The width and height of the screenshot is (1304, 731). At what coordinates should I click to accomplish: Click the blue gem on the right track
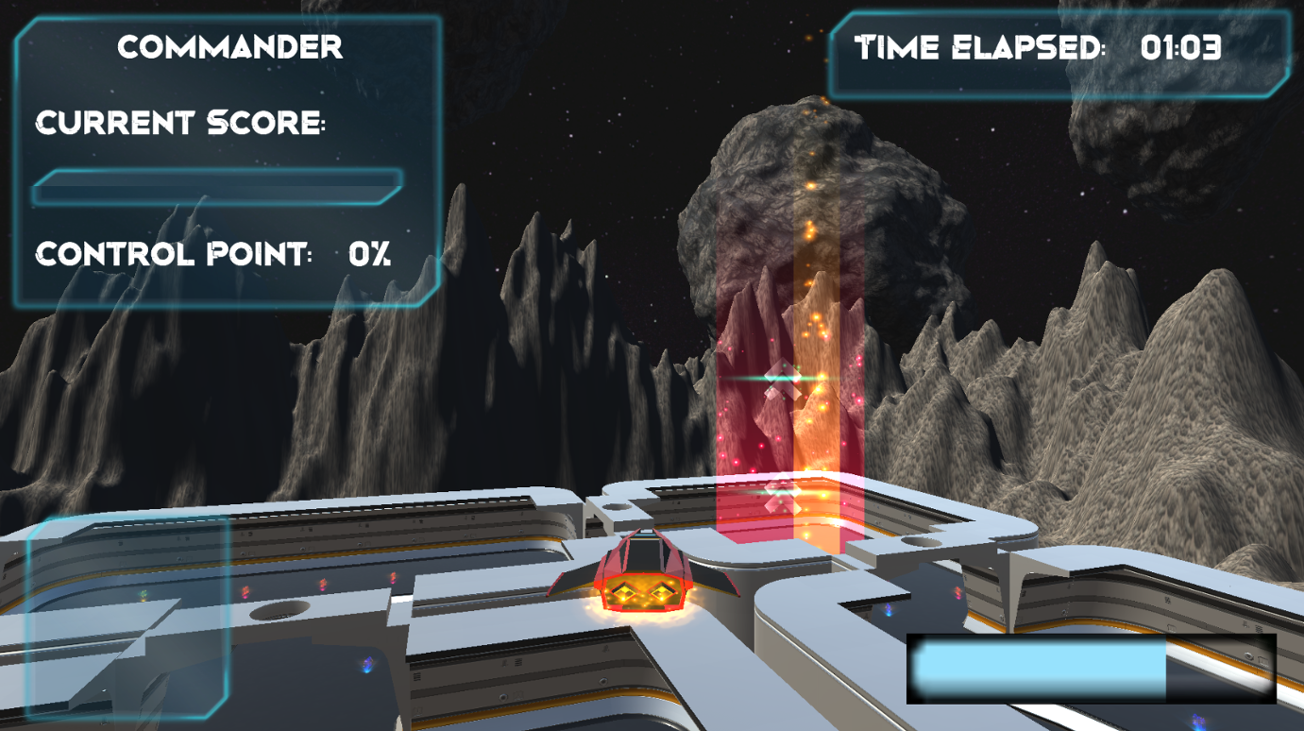[x=888, y=611]
